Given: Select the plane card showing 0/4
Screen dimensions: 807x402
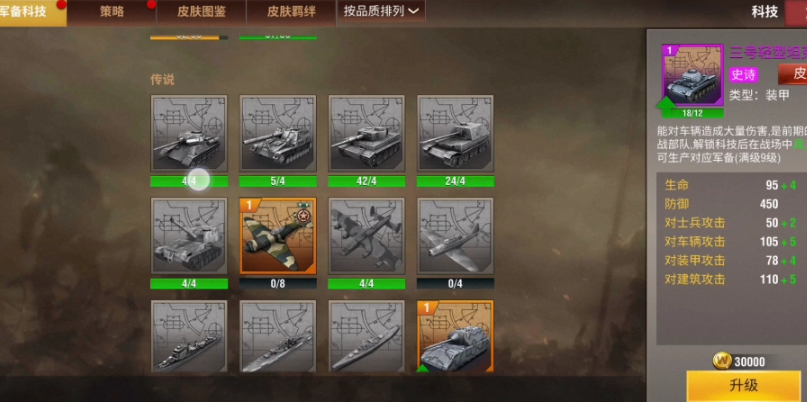Looking at the screenshot, I should pyautogui.click(x=454, y=237).
